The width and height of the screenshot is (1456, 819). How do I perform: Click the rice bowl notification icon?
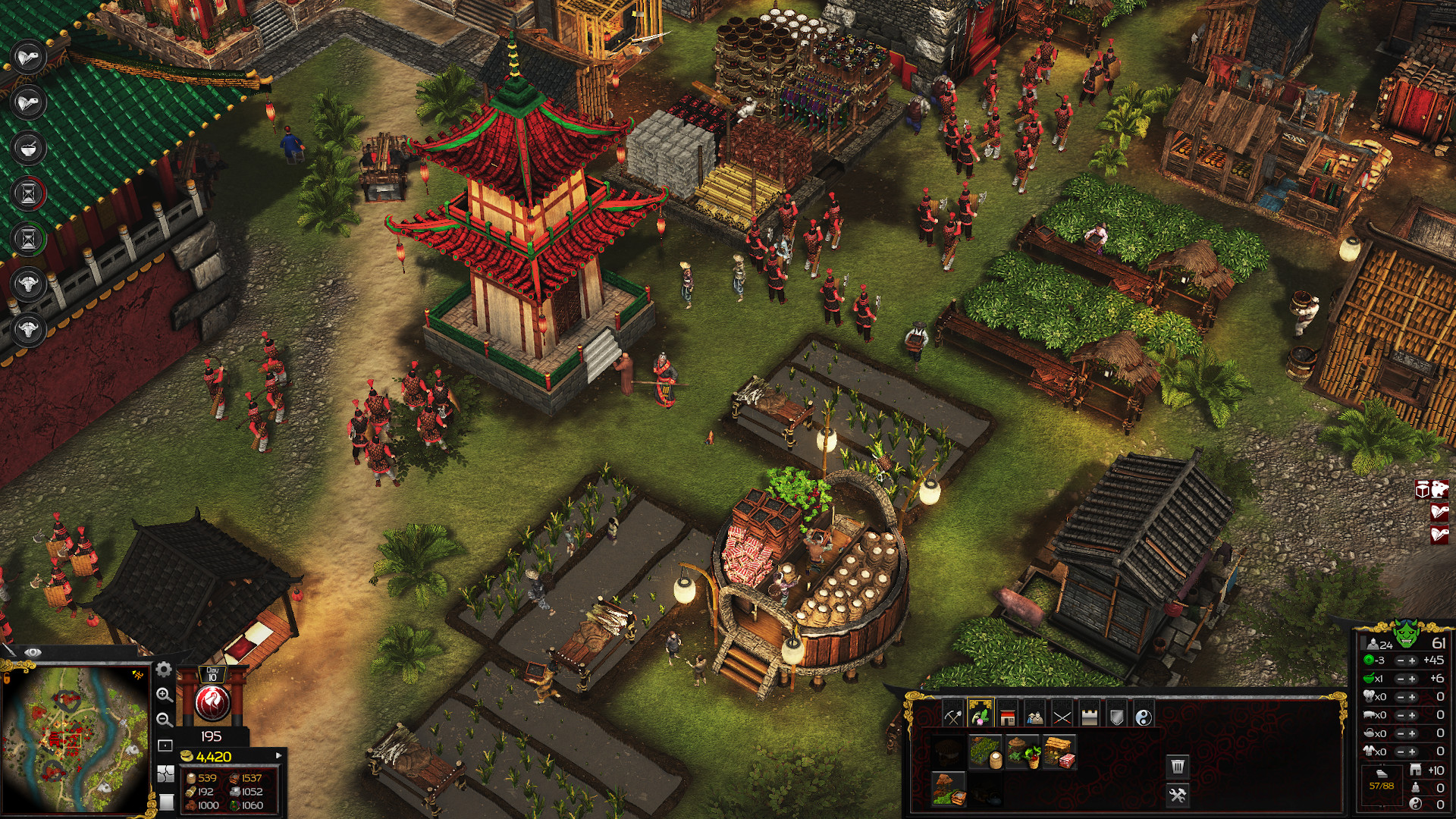[28, 148]
